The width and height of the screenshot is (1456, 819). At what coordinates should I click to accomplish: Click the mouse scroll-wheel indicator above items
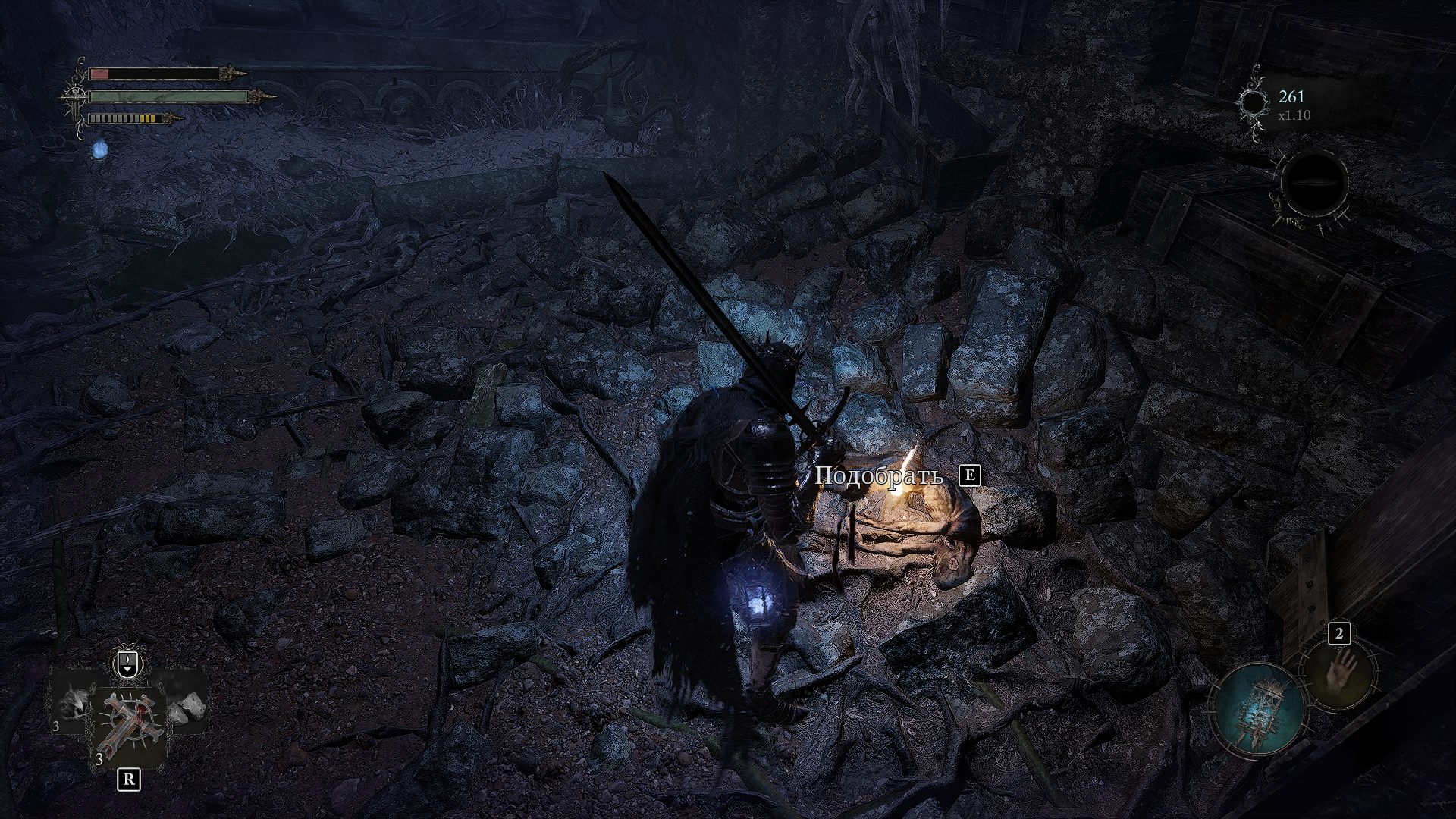point(127,665)
